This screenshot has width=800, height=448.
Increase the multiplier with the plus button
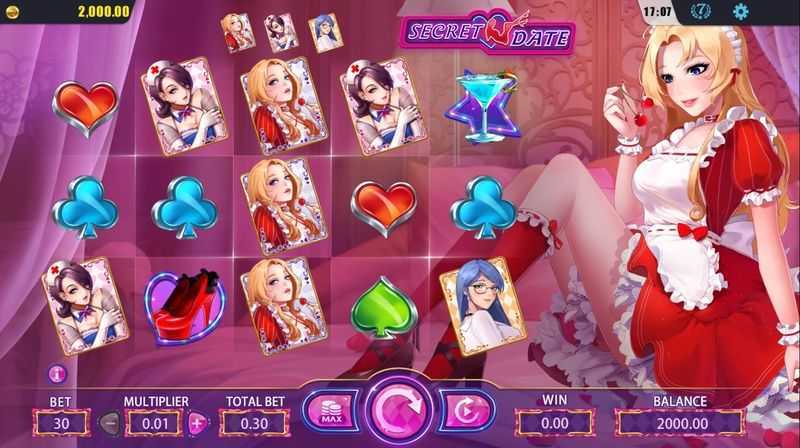(197, 422)
